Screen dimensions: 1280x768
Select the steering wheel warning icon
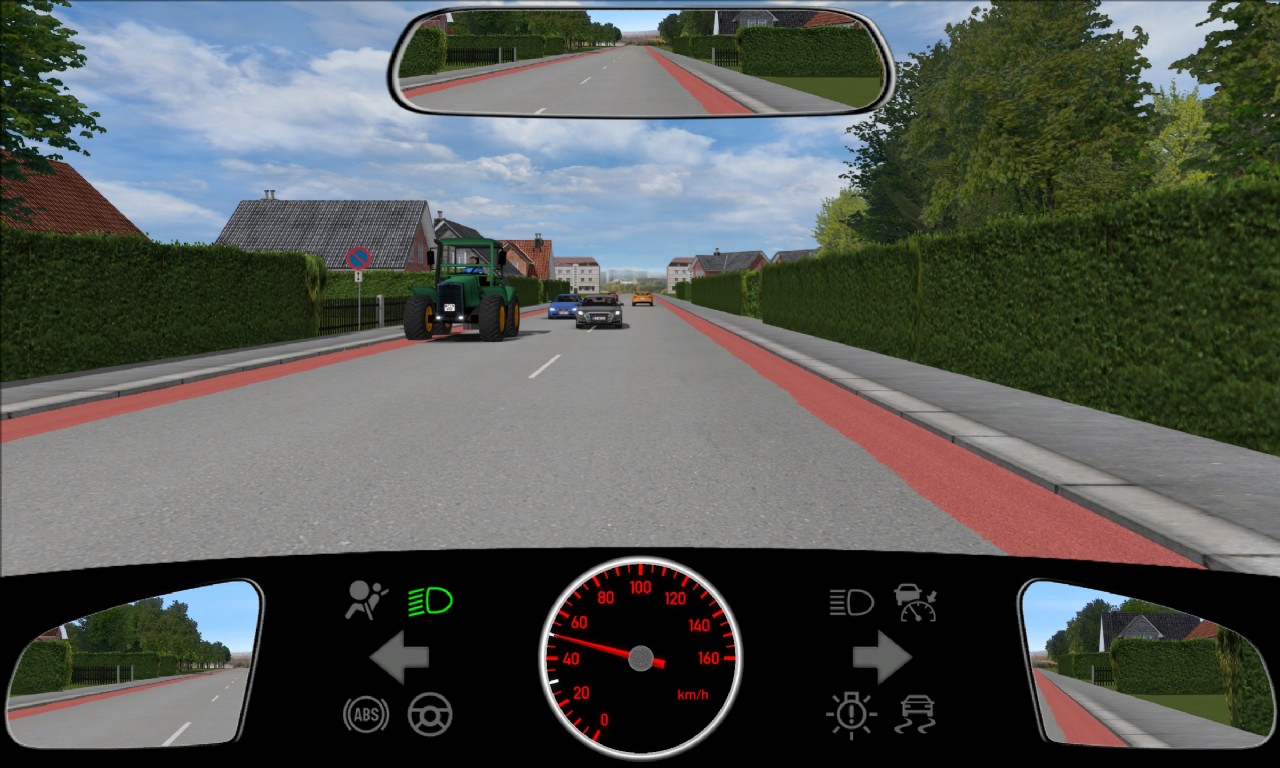click(430, 714)
